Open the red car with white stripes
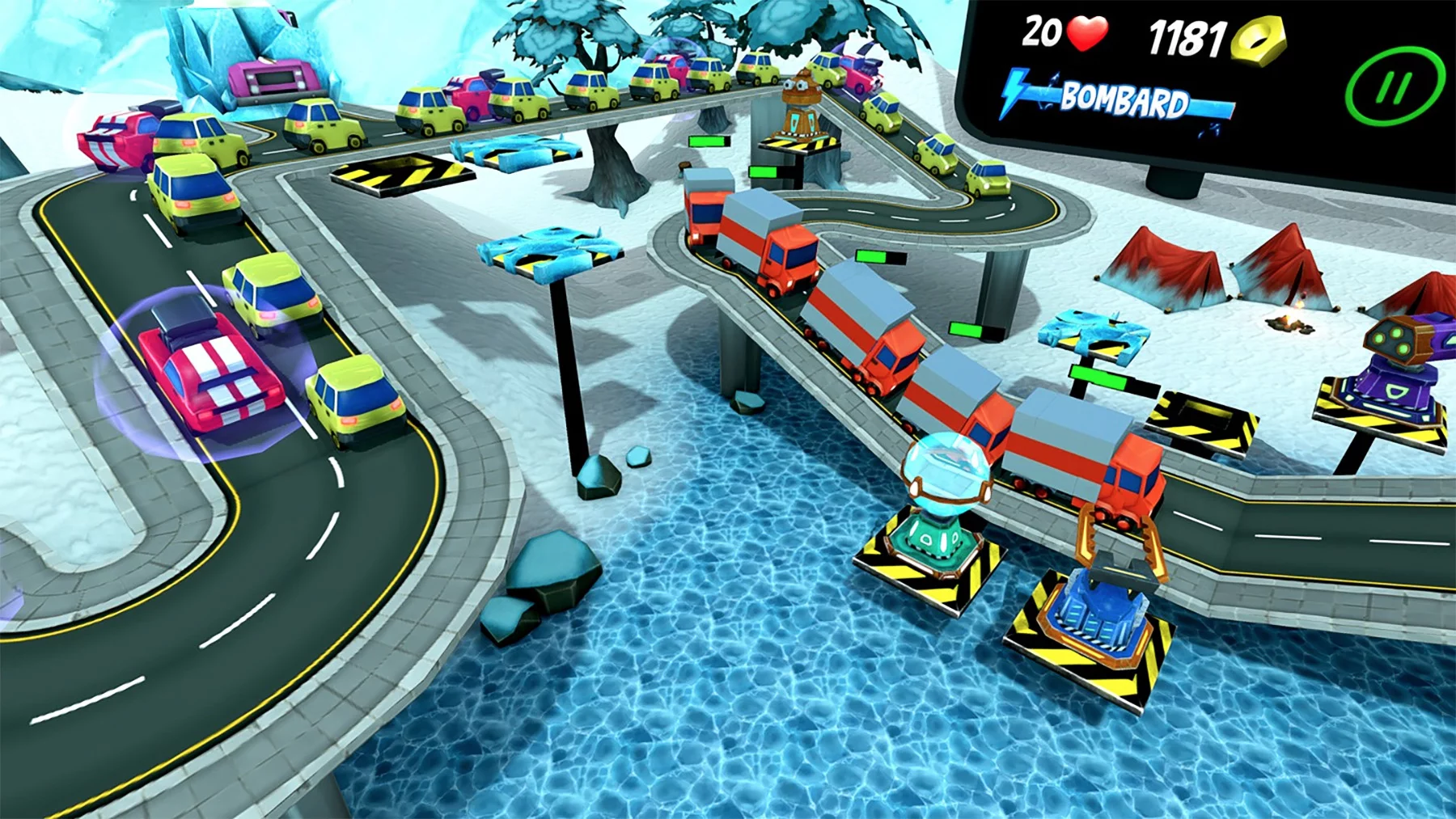The image size is (1456, 819). pyautogui.click(x=212, y=372)
